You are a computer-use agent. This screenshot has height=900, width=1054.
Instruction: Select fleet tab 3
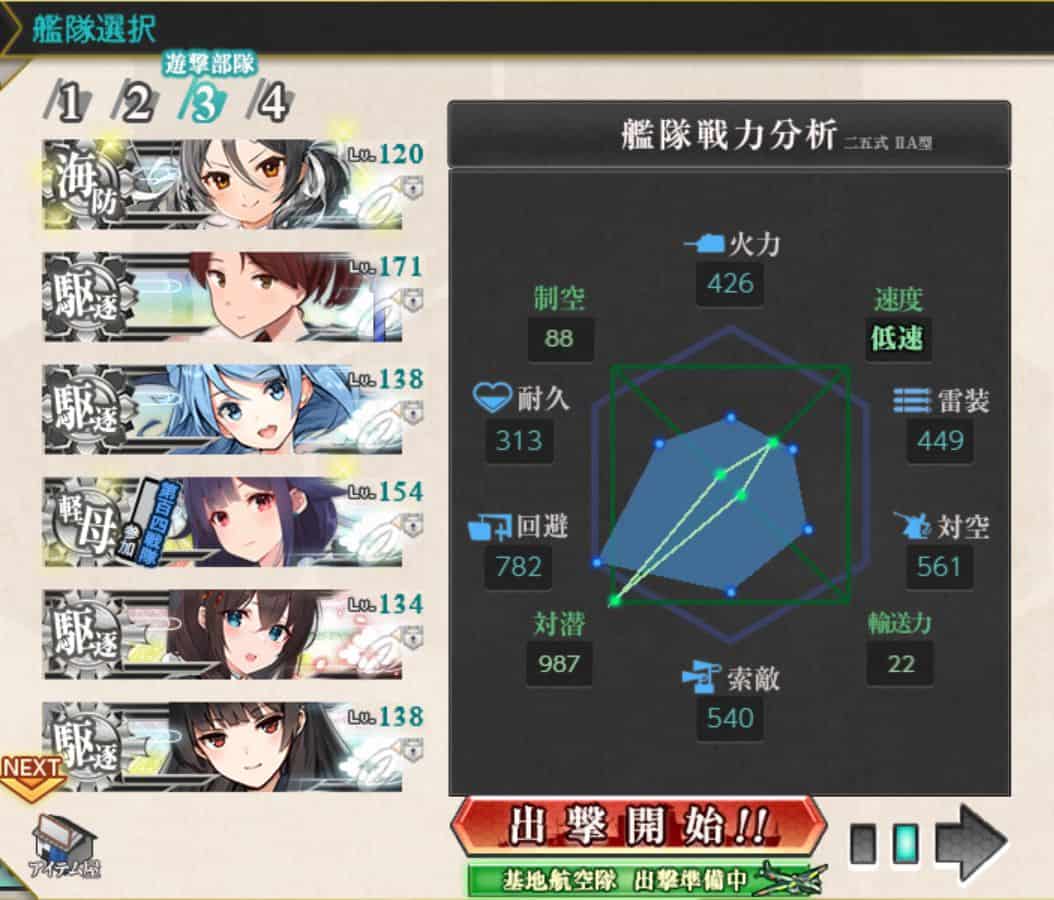pyautogui.click(x=204, y=102)
